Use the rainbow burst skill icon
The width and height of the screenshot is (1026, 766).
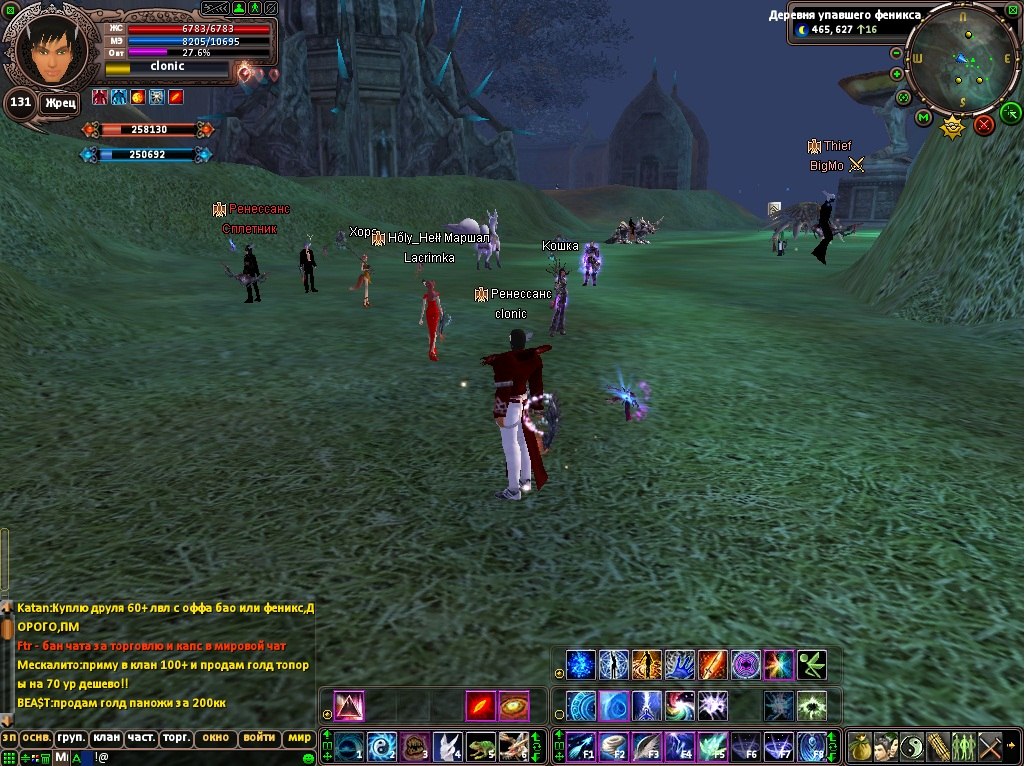pos(778,665)
